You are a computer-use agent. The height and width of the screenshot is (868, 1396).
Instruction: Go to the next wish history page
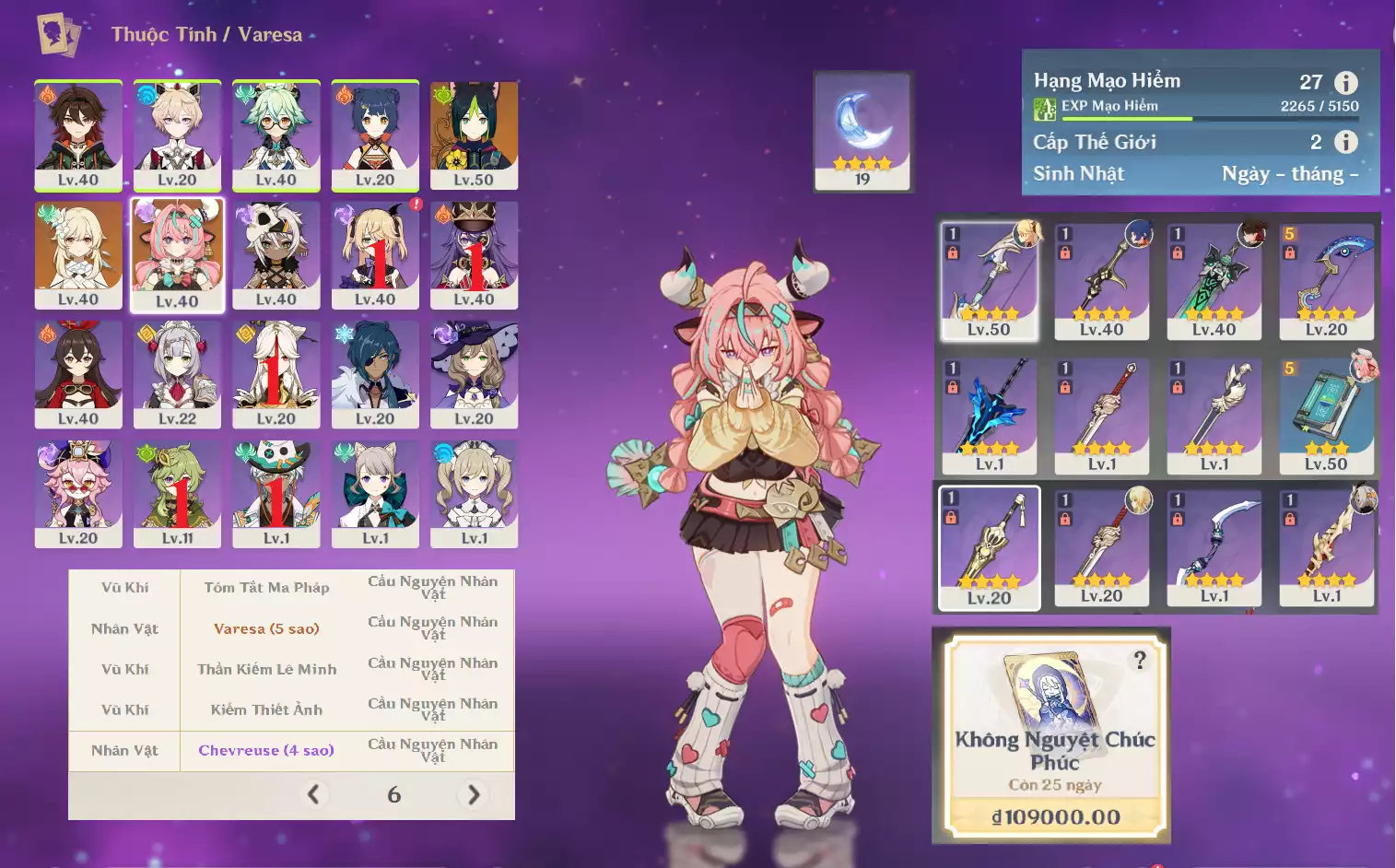474,794
